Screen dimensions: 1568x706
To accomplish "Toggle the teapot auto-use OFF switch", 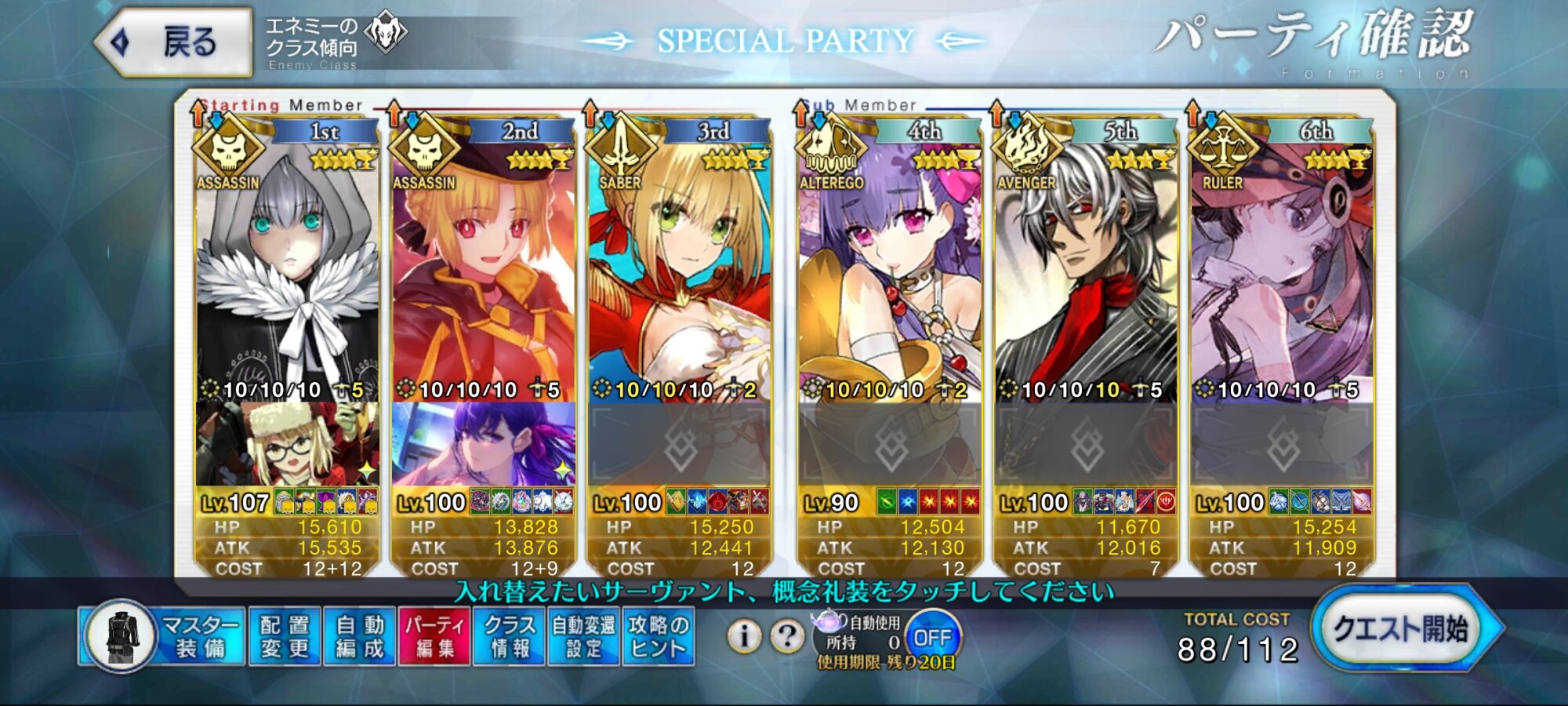I will [x=932, y=637].
